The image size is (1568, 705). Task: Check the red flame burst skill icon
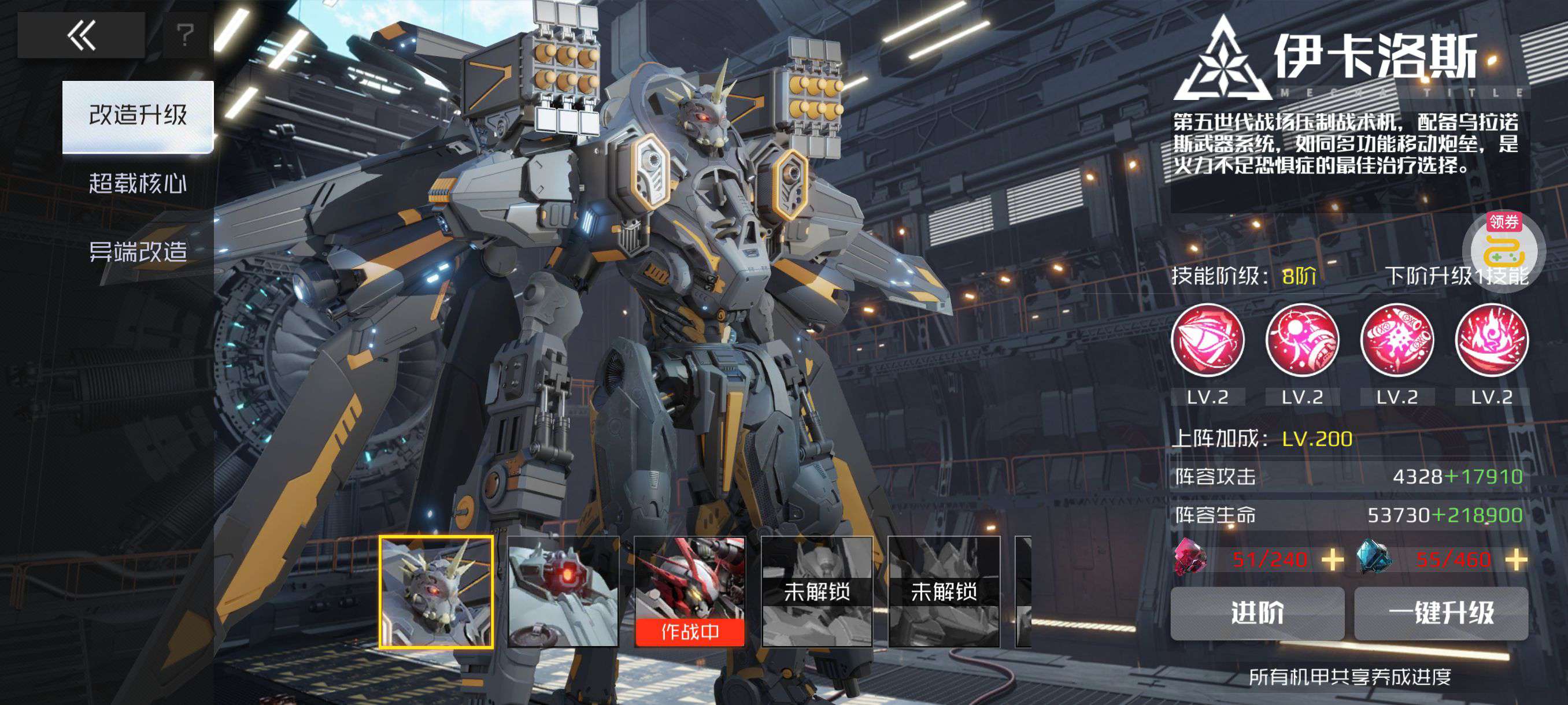click(1491, 340)
